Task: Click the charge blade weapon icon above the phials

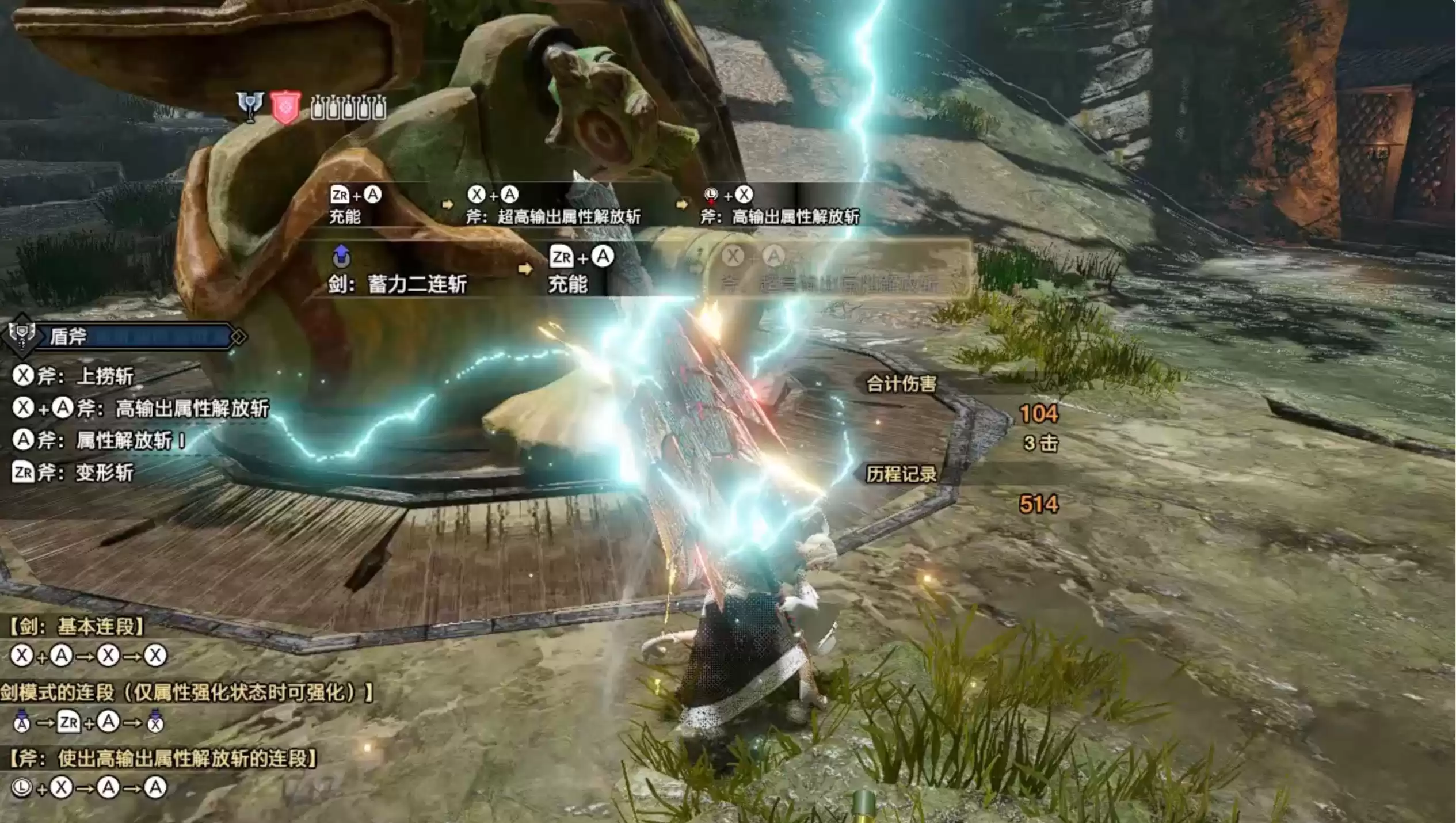Action: (x=250, y=106)
